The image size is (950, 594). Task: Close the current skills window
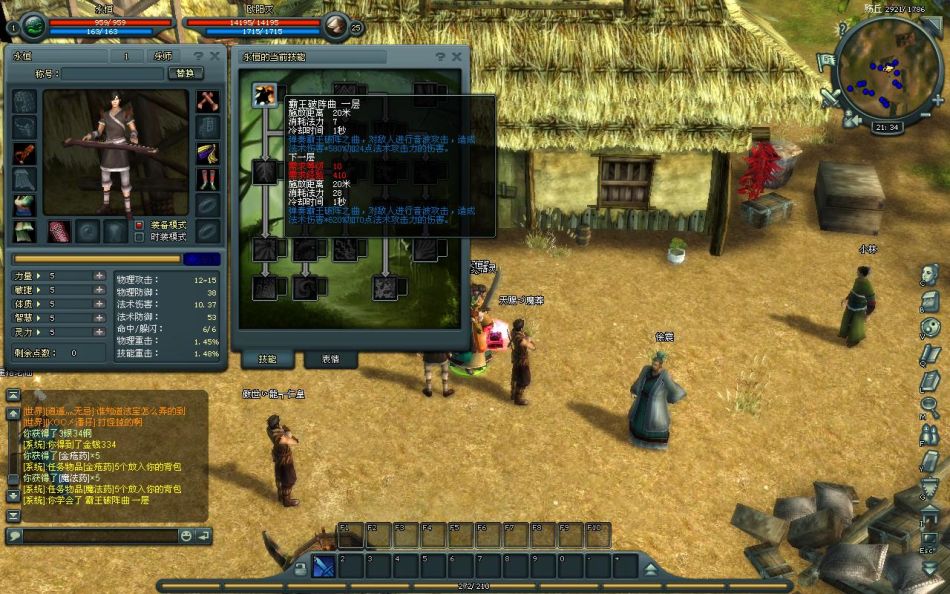pos(457,57)
